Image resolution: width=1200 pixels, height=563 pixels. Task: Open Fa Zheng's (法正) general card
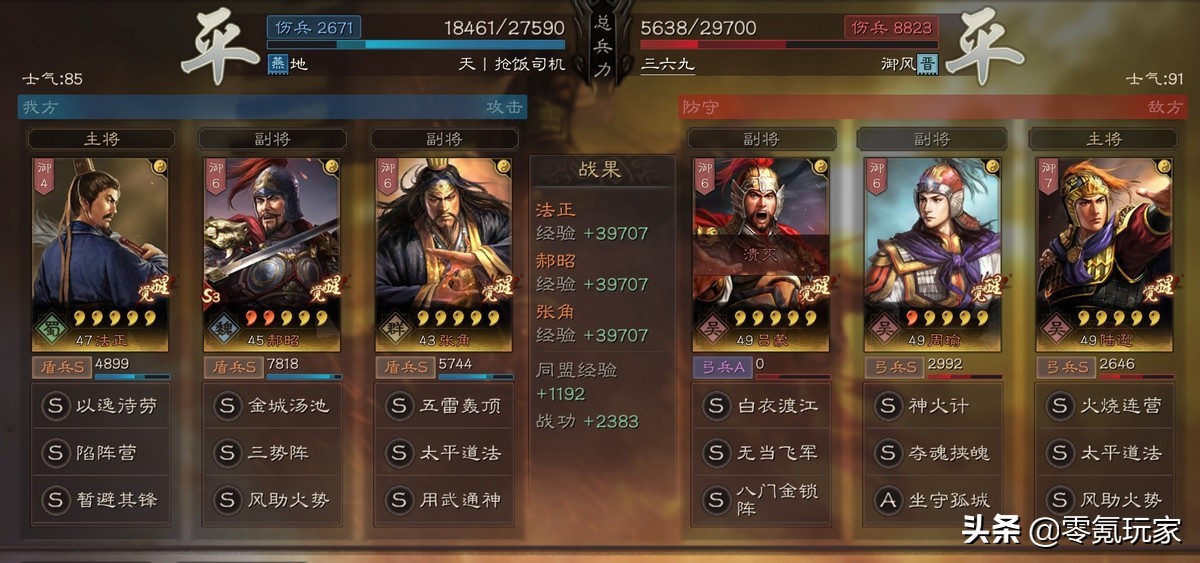point(101,250)
